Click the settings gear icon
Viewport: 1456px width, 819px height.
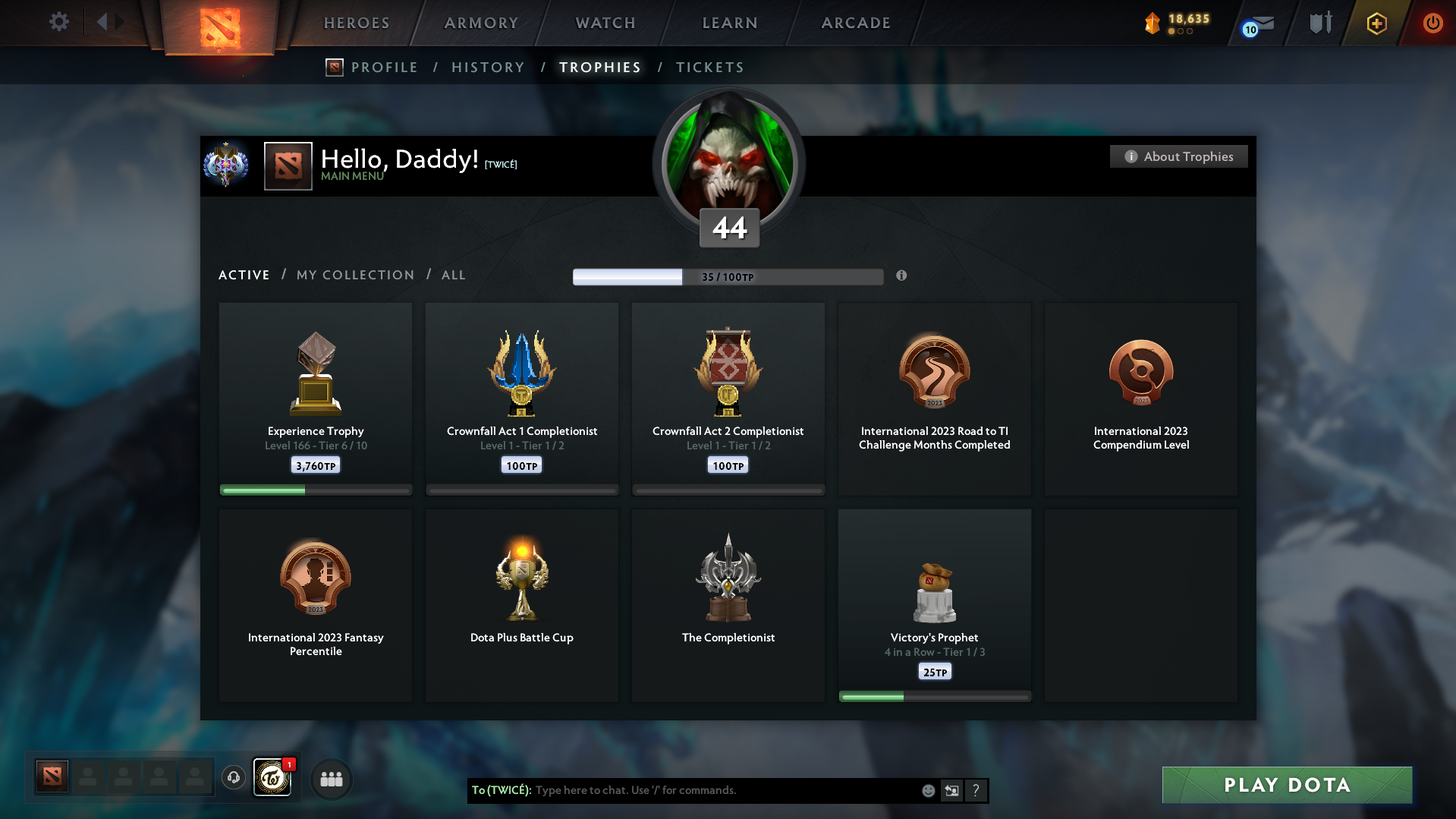click(x=58, y=23)
